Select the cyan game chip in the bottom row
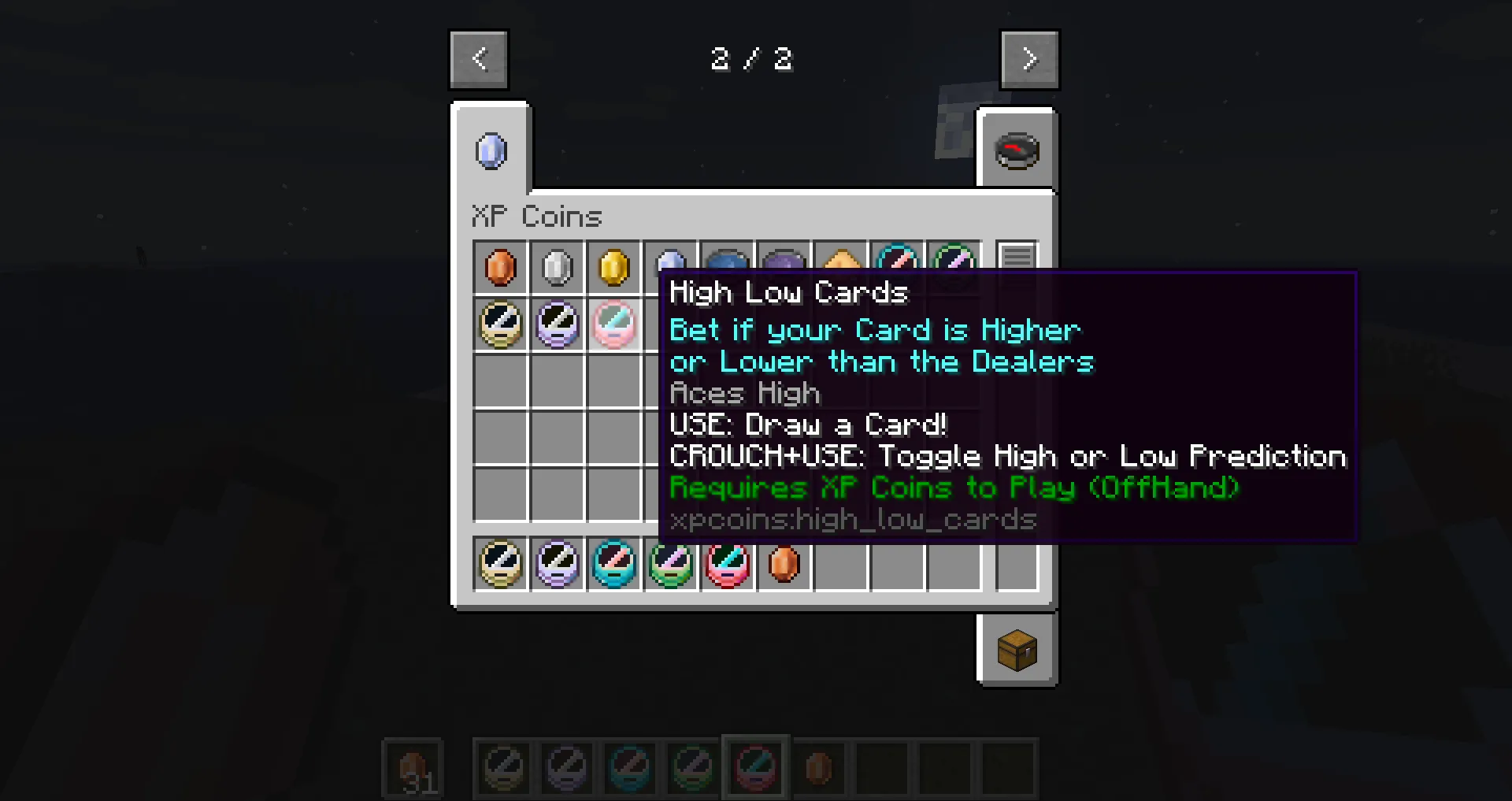Image resolution: width=1512 pixels, height=801 pixels. tap(614, 564)
